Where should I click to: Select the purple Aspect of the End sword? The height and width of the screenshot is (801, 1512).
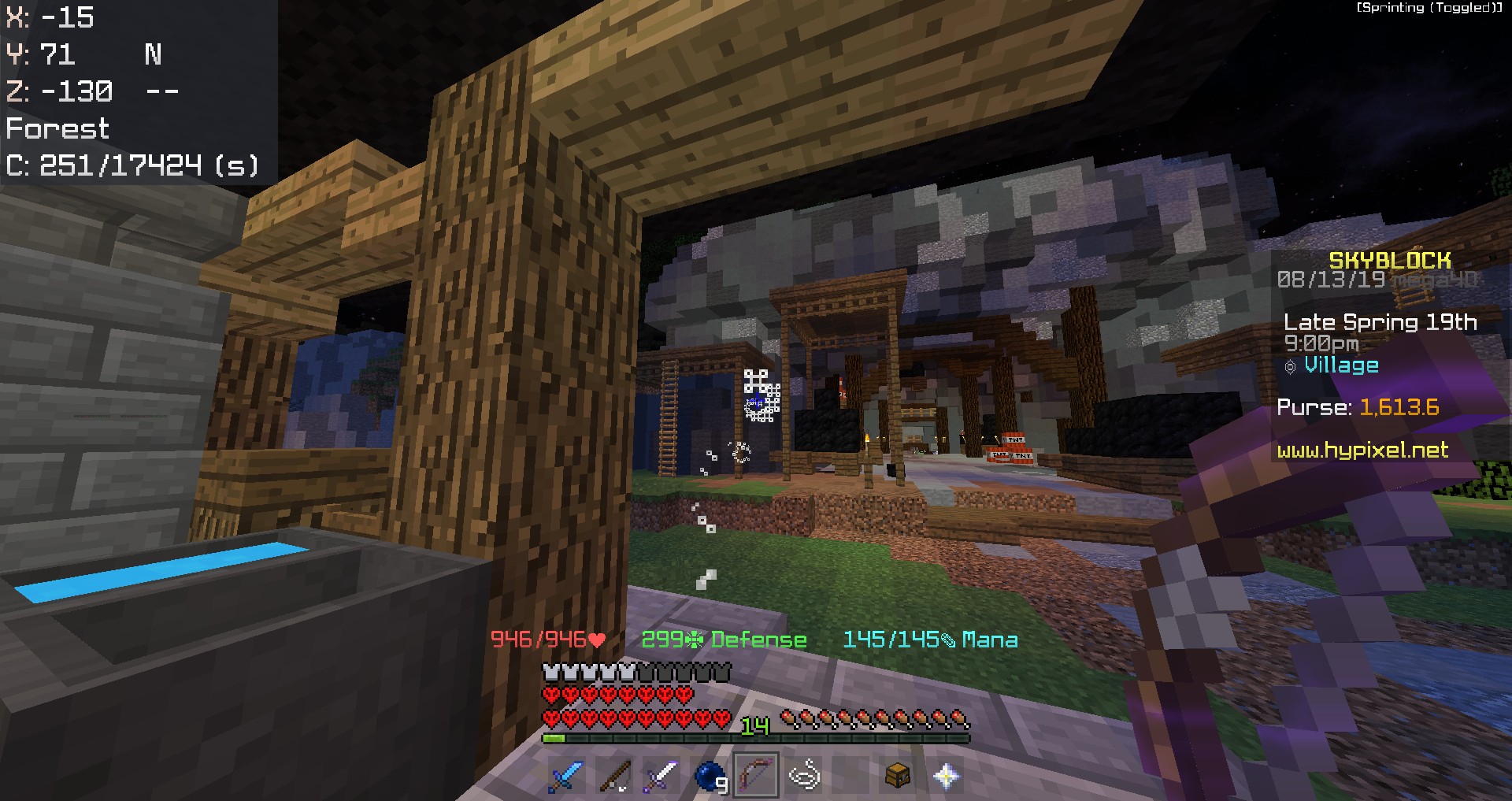click(x=660, y=776)
